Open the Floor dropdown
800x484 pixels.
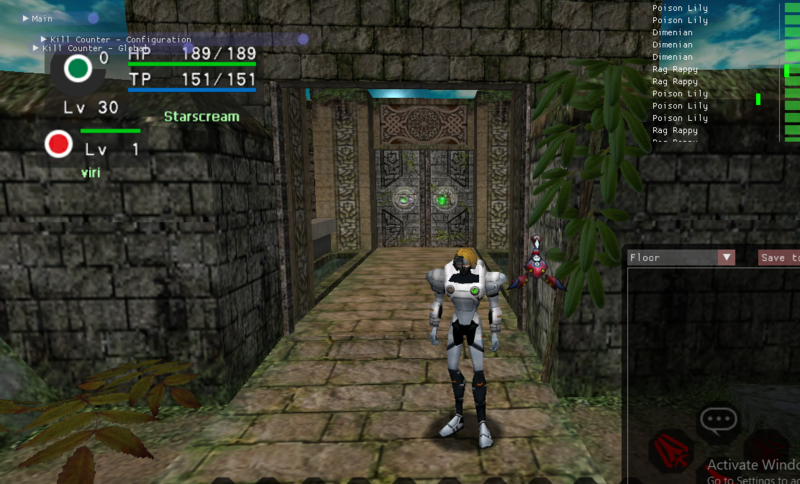point(726,258)
